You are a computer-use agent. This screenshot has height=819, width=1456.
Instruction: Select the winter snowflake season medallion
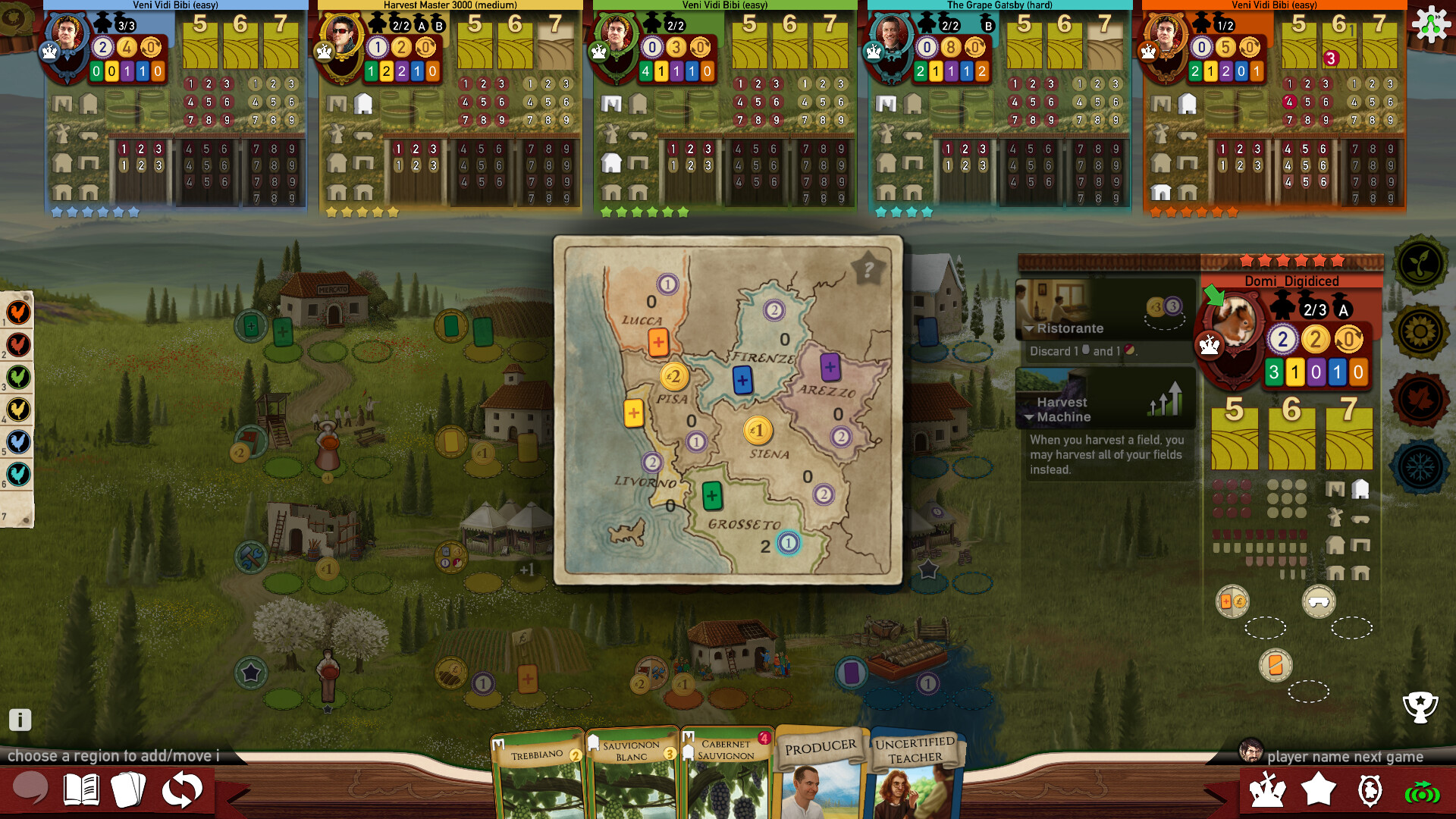(1422, 458)
